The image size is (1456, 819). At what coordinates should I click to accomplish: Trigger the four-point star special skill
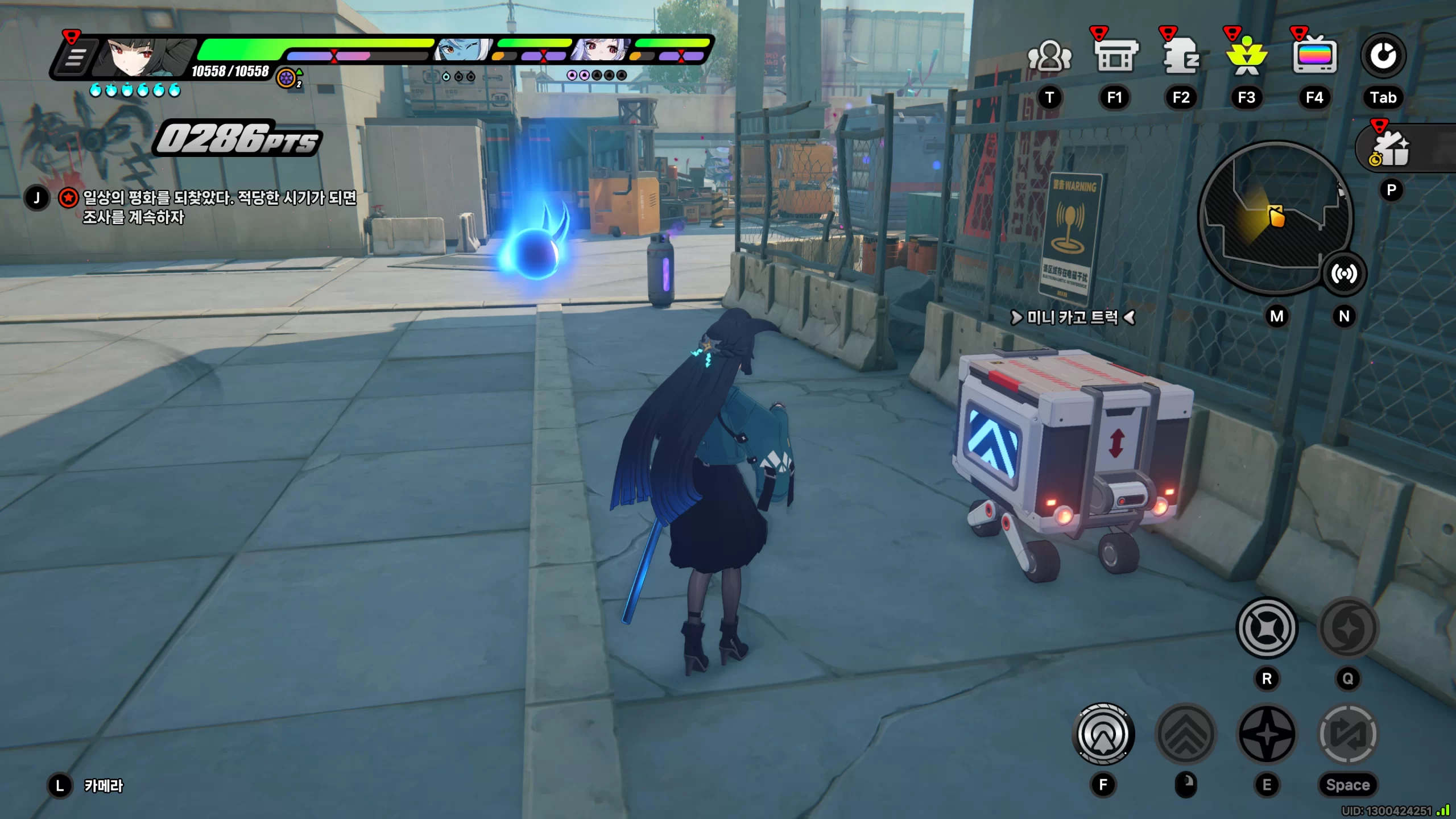1267,734
